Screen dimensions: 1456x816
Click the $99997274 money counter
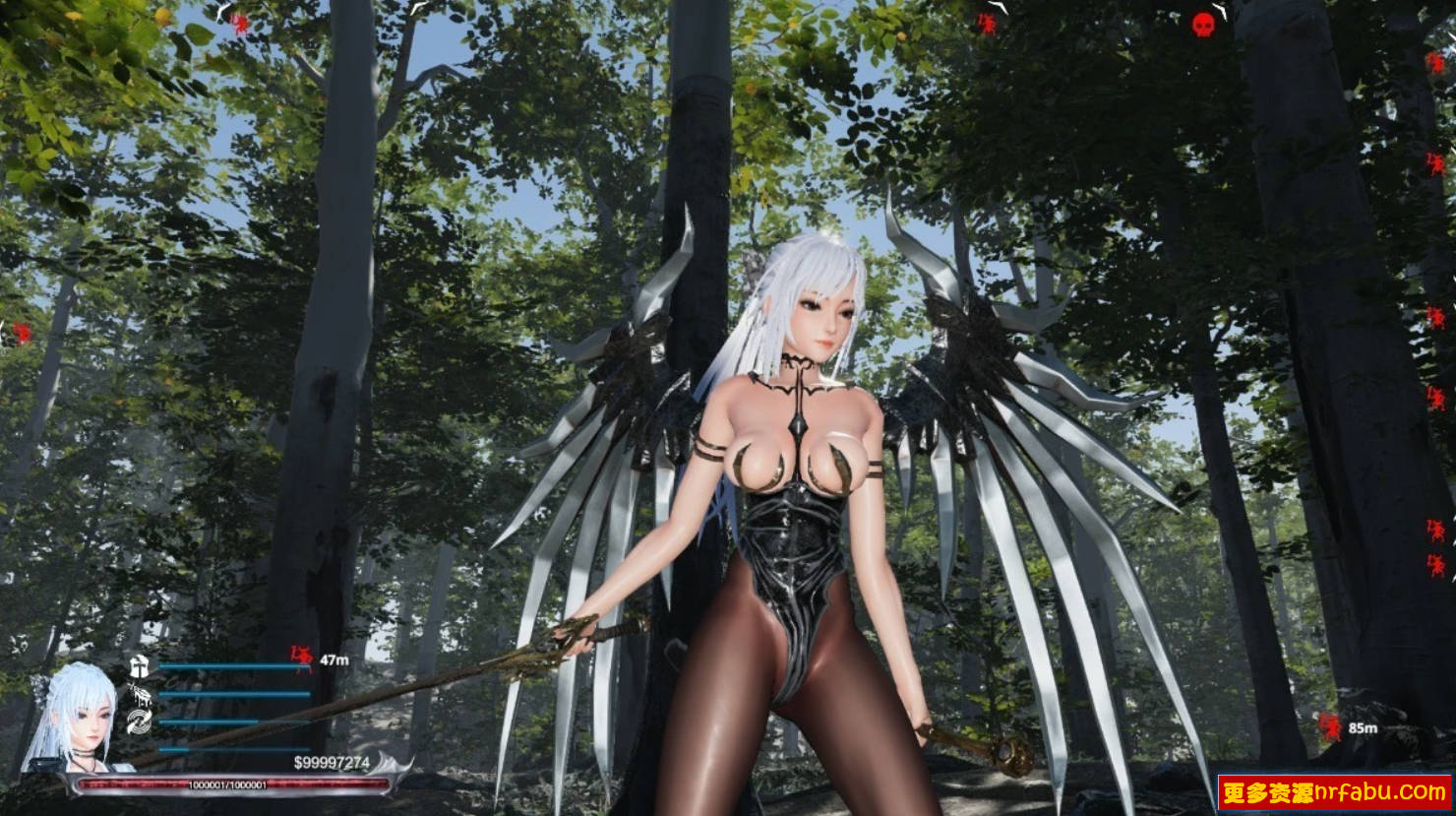pyautogui.click(x=333, y=760)
